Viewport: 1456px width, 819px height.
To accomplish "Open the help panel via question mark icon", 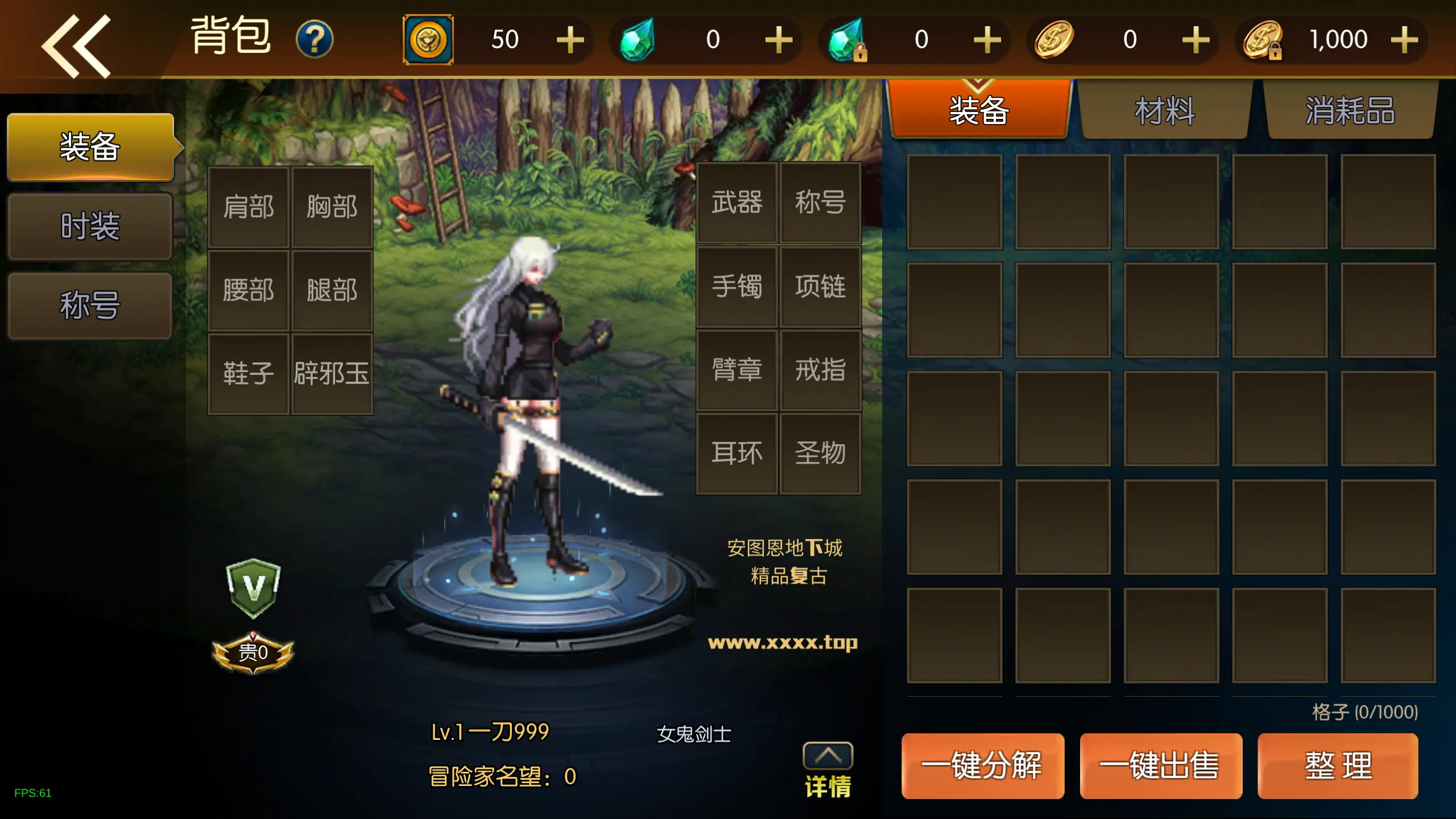I will pyautogui.click(x=316, y=38).
